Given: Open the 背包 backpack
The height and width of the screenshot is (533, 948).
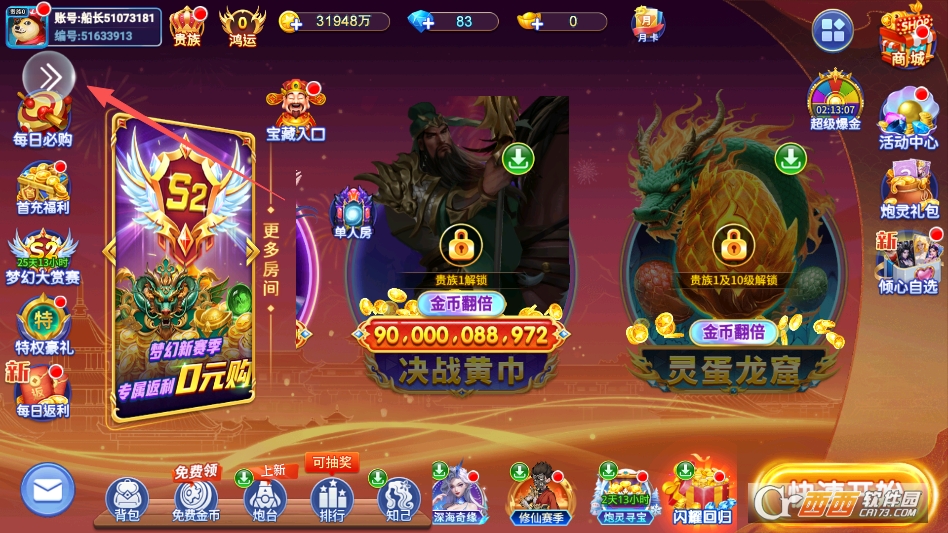Looking at the screenshot, I should [x=127, y=498].
